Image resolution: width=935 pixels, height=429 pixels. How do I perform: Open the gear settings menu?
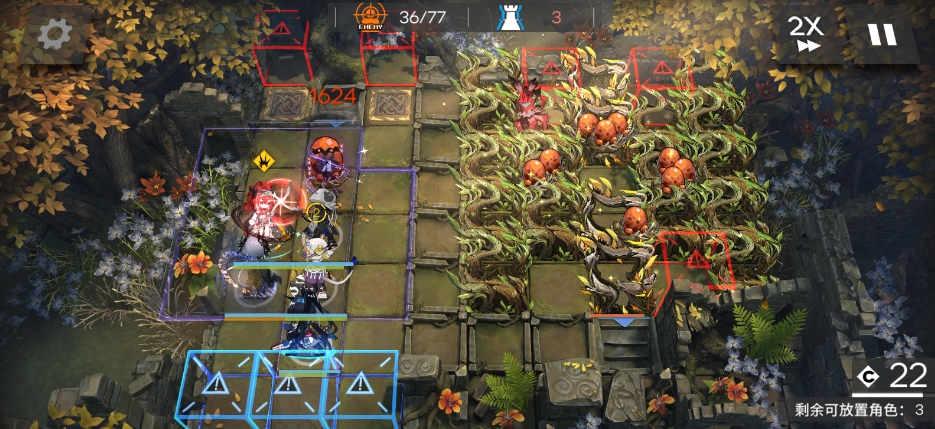pyautogui.click(x=52, y=35)
